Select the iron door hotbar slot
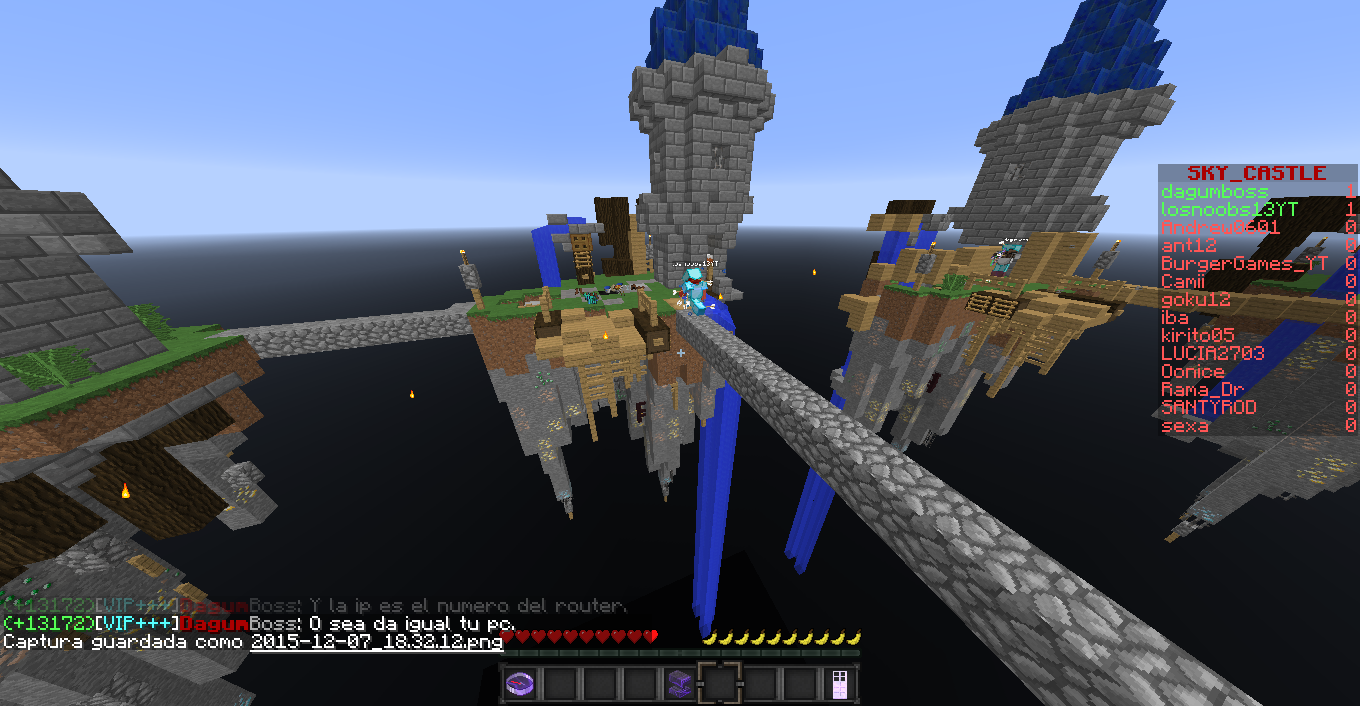Viewport: 1360px width, 706px height. (840, 684)
